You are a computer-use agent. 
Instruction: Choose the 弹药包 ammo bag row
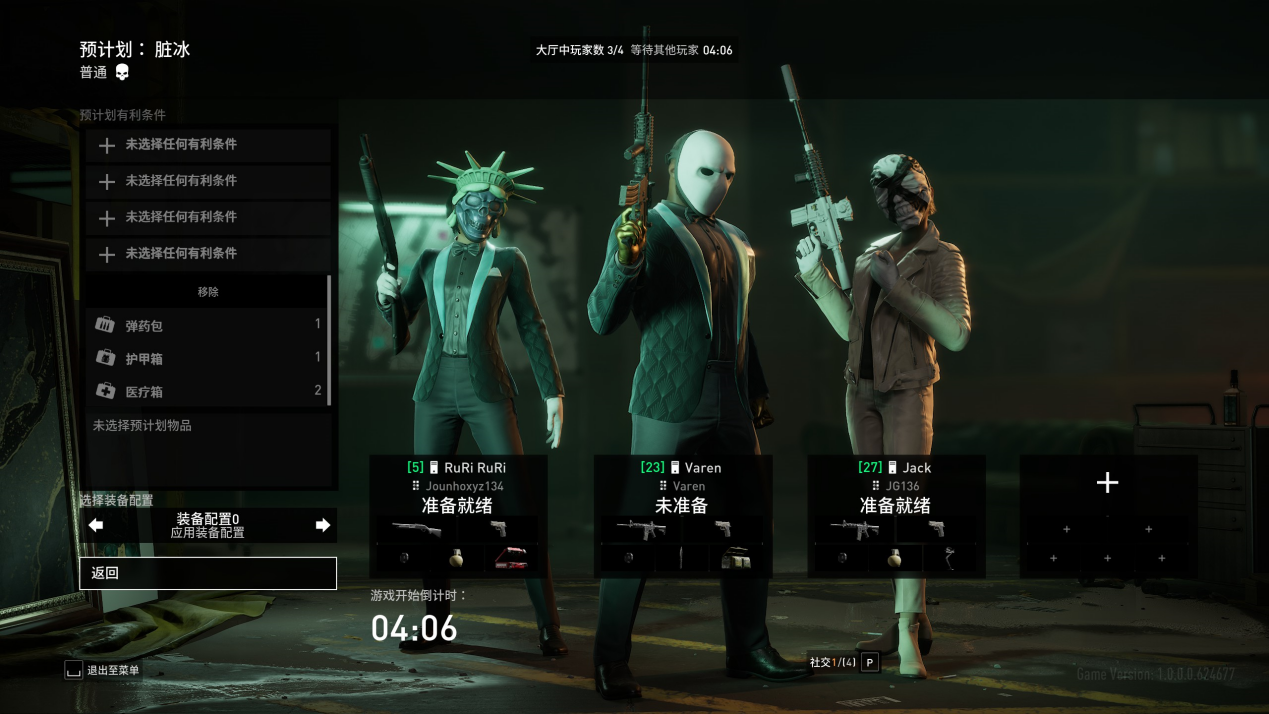click(x=207, y=325)
